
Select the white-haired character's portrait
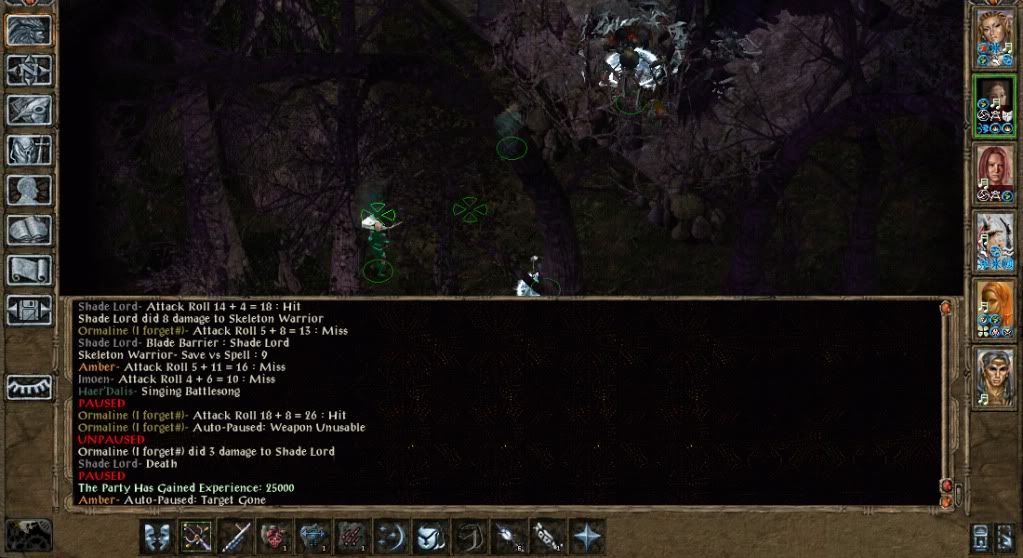pos(995,241)
